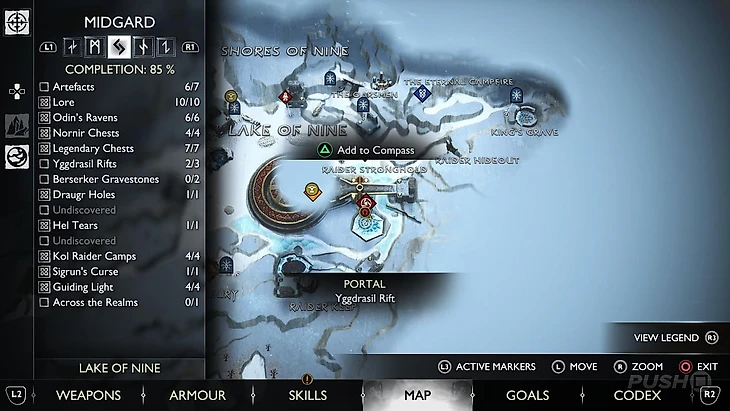Toggle the Artefacts checkbox
730x411 pixels.
pos(44,88)
